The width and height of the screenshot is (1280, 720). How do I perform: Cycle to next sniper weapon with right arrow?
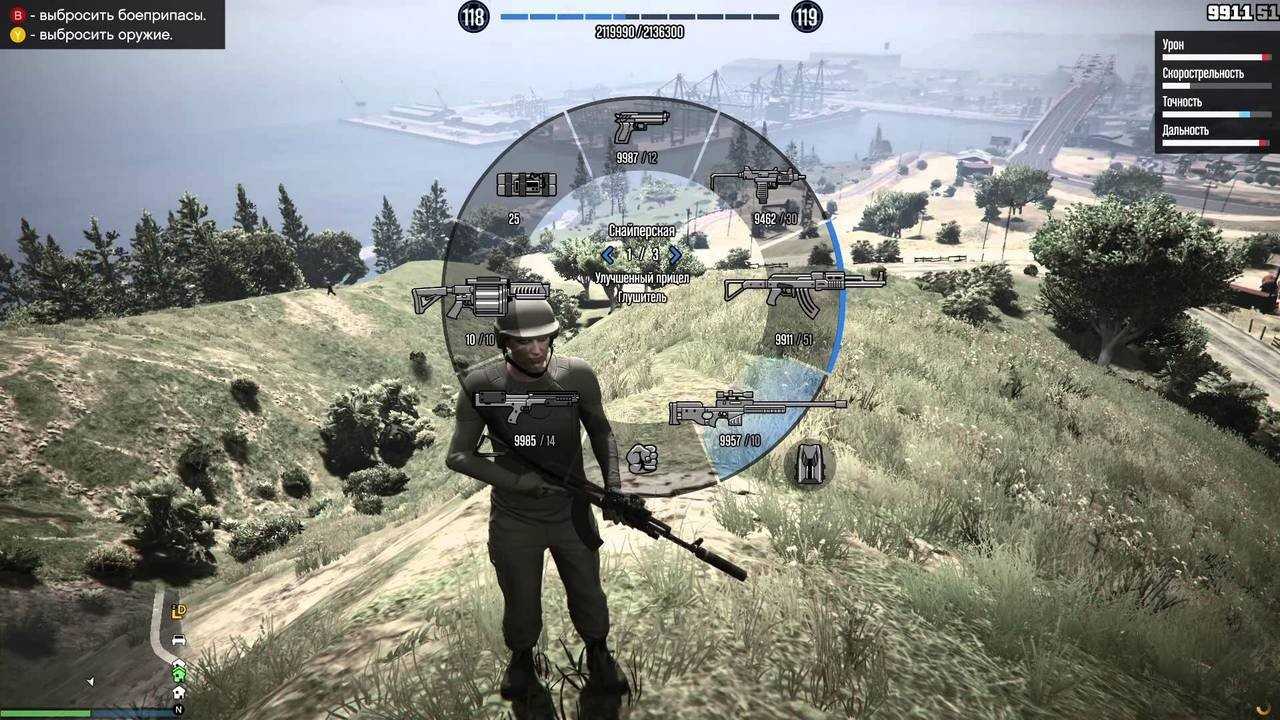675,255
